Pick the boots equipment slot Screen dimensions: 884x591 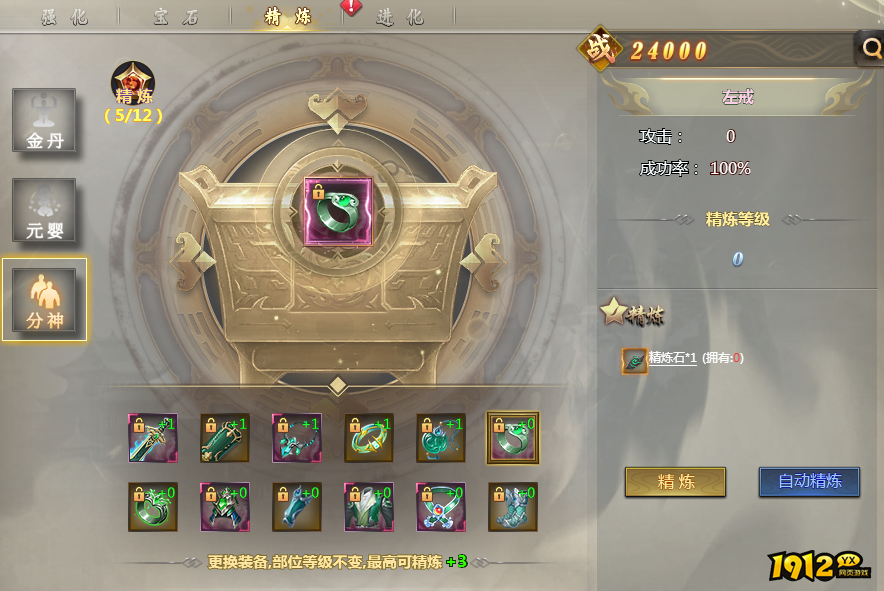(513, 507)
